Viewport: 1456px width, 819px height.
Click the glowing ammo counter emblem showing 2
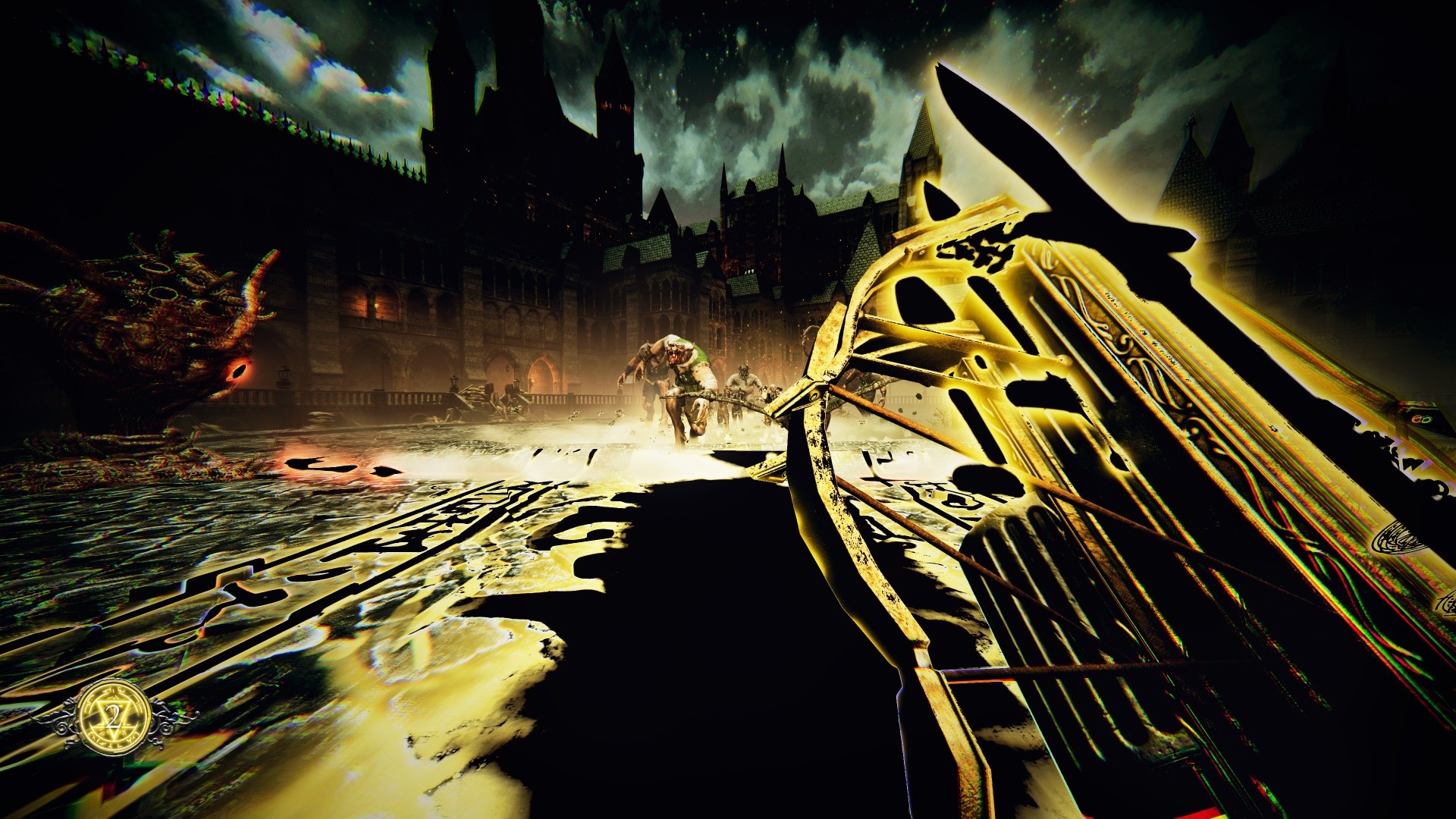pyautogui.click(x=114, y=718)
